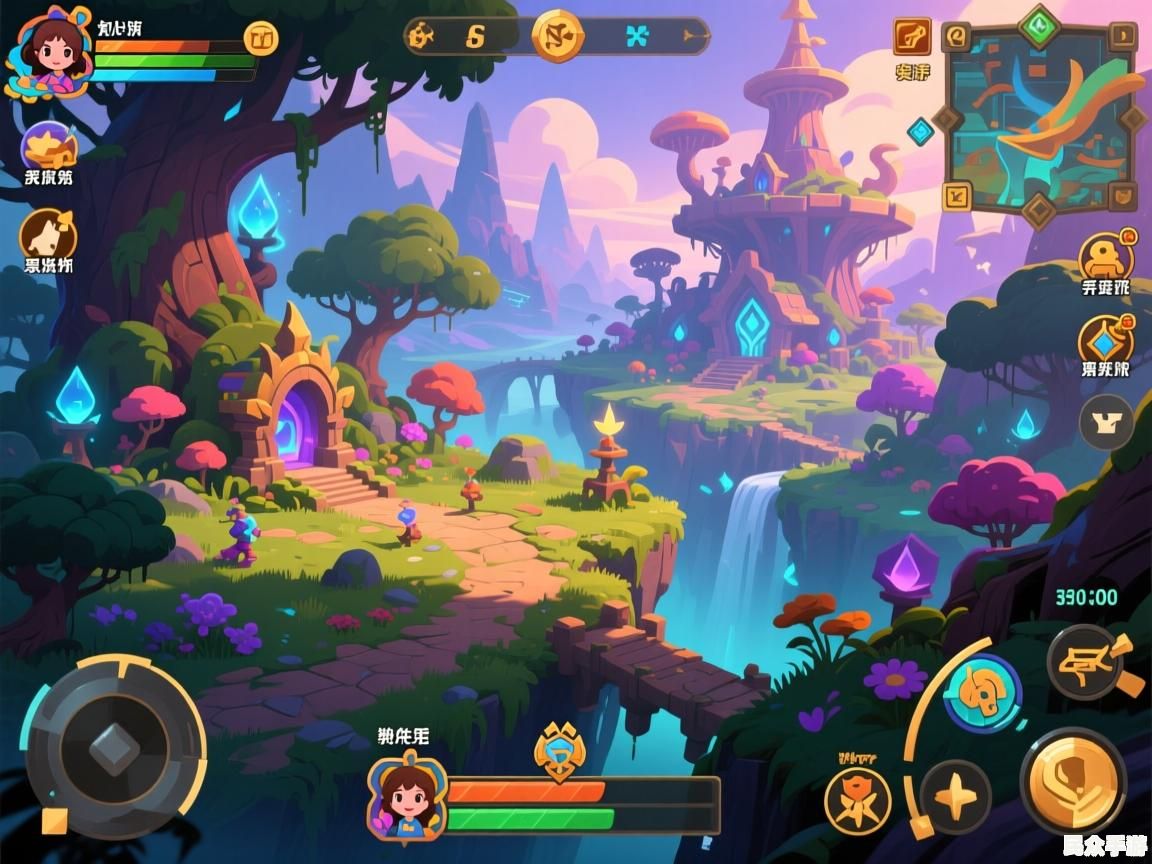Activate the orange flower ability icon
The width and height of the screenshot is (1152, 864).
(857, 801)
